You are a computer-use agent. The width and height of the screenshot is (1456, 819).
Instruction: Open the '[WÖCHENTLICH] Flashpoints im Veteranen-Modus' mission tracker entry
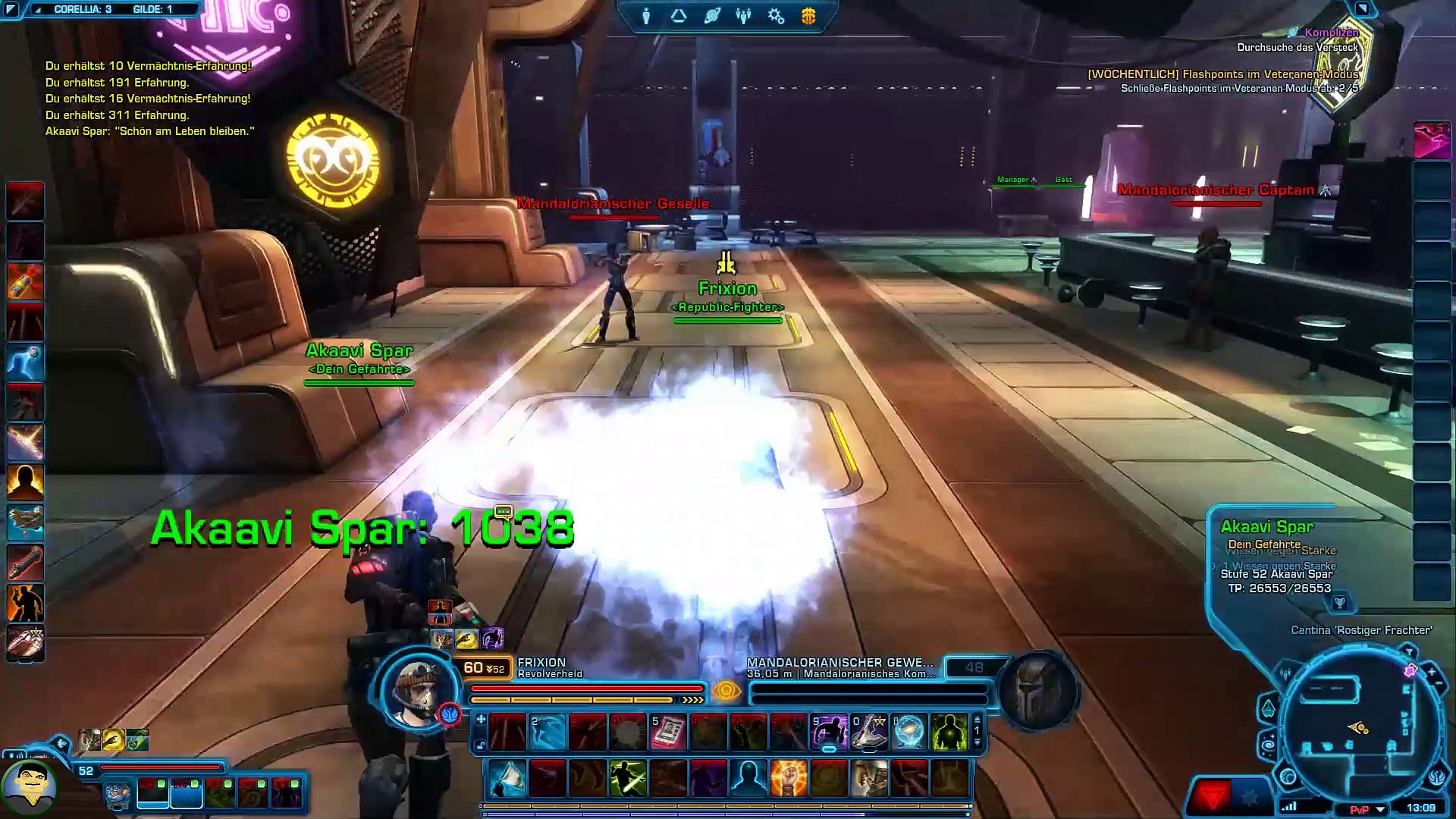(x=1222, y=74)
